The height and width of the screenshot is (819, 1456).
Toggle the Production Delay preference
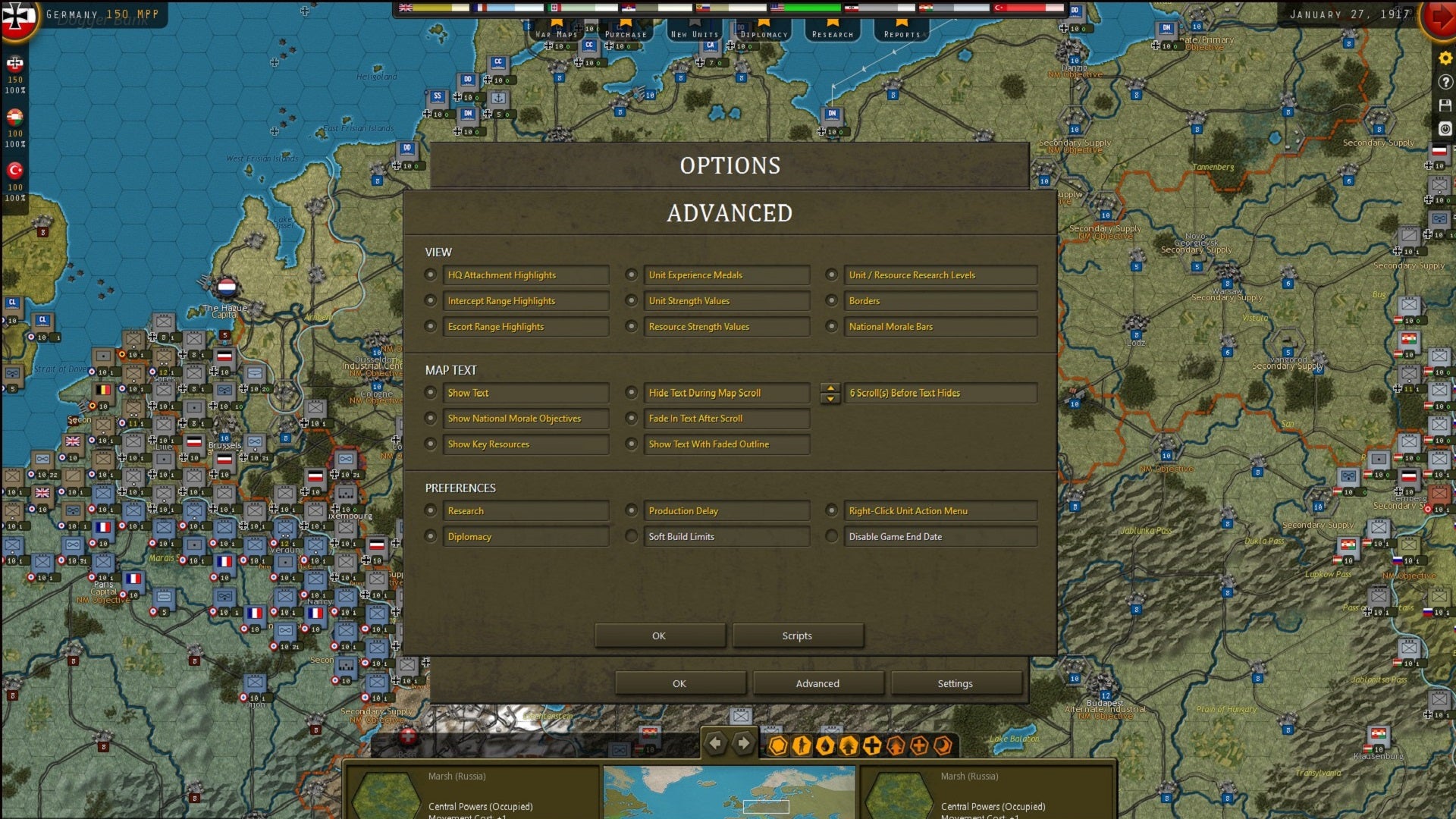631,510
